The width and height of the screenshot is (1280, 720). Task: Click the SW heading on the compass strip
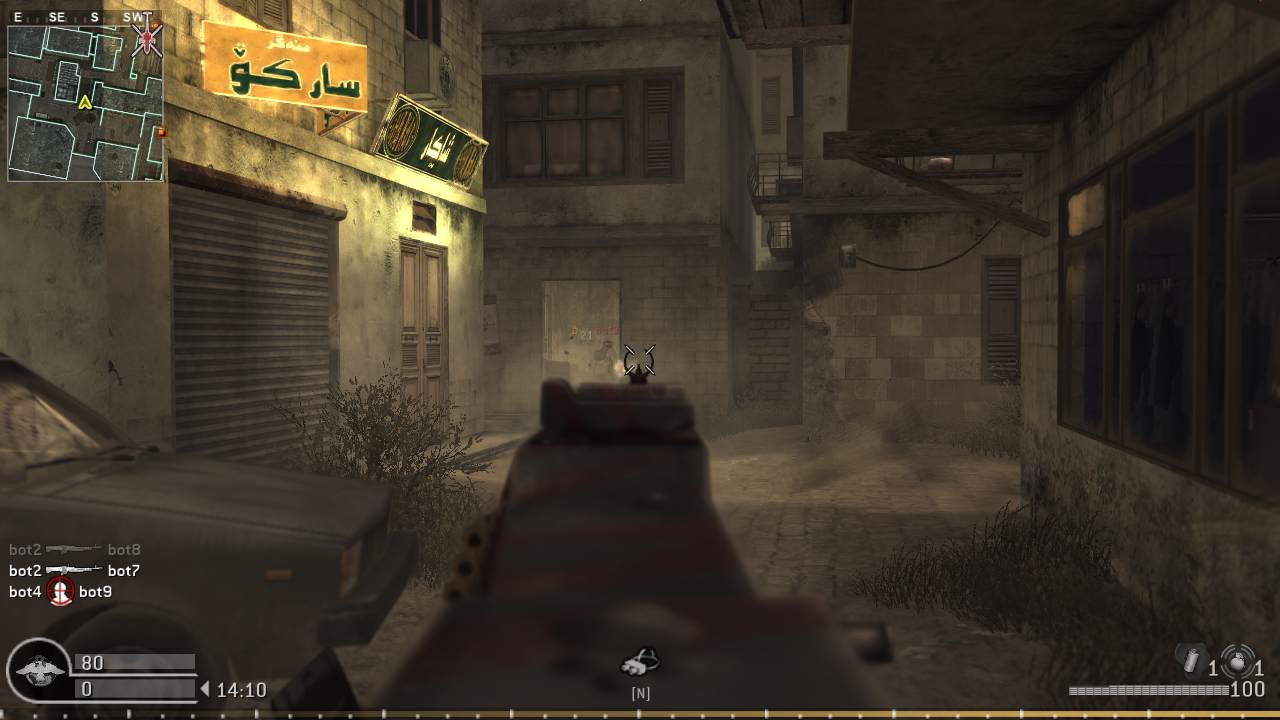(x=132, y=16)
